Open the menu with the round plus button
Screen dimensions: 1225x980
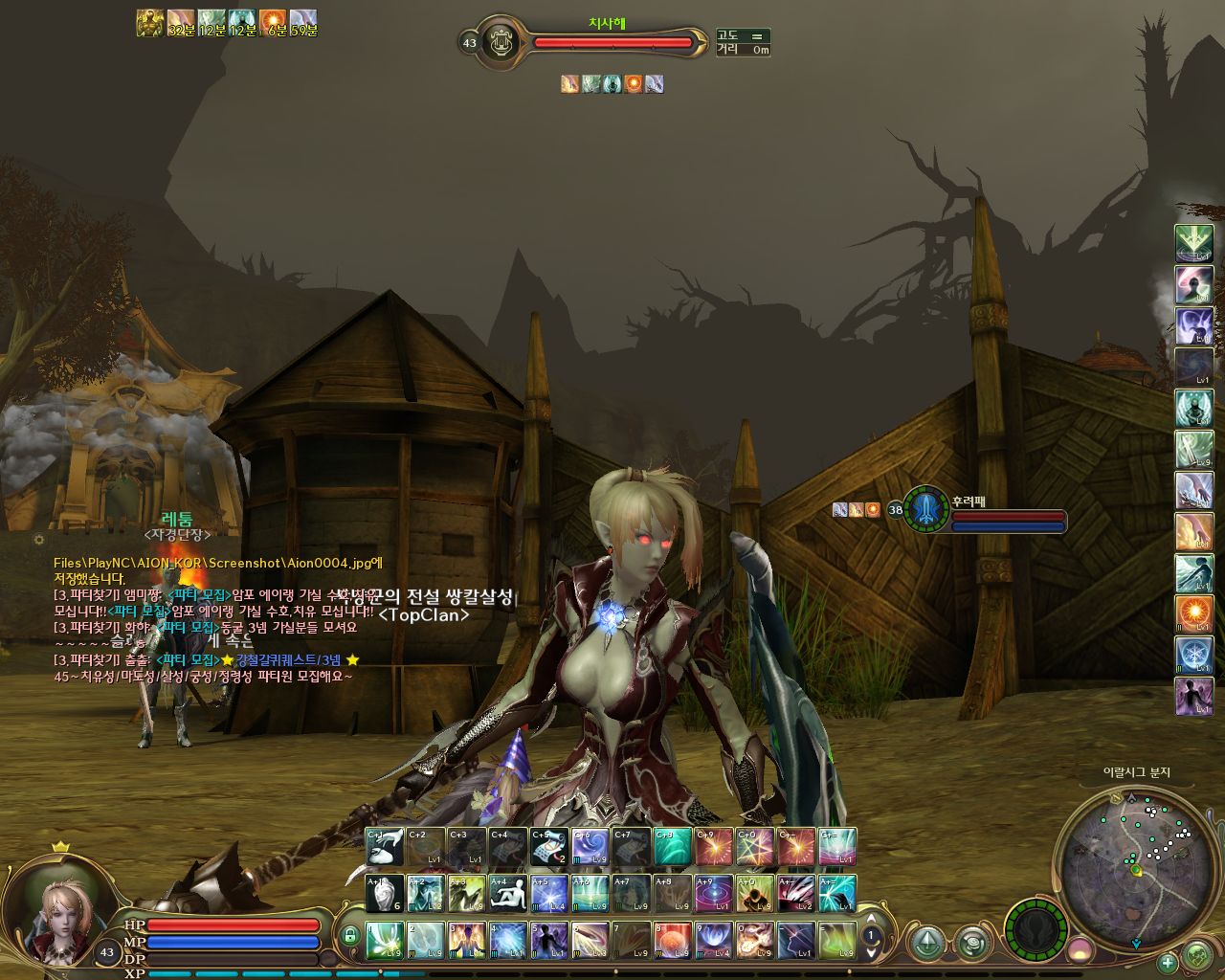tap(1168, 962)
